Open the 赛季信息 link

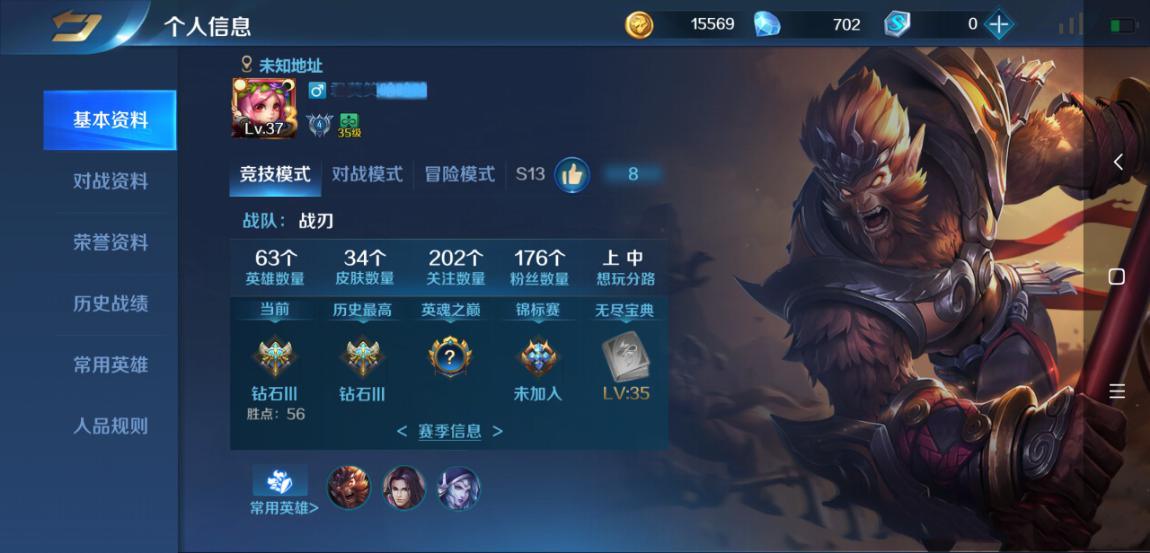(449, 432)
